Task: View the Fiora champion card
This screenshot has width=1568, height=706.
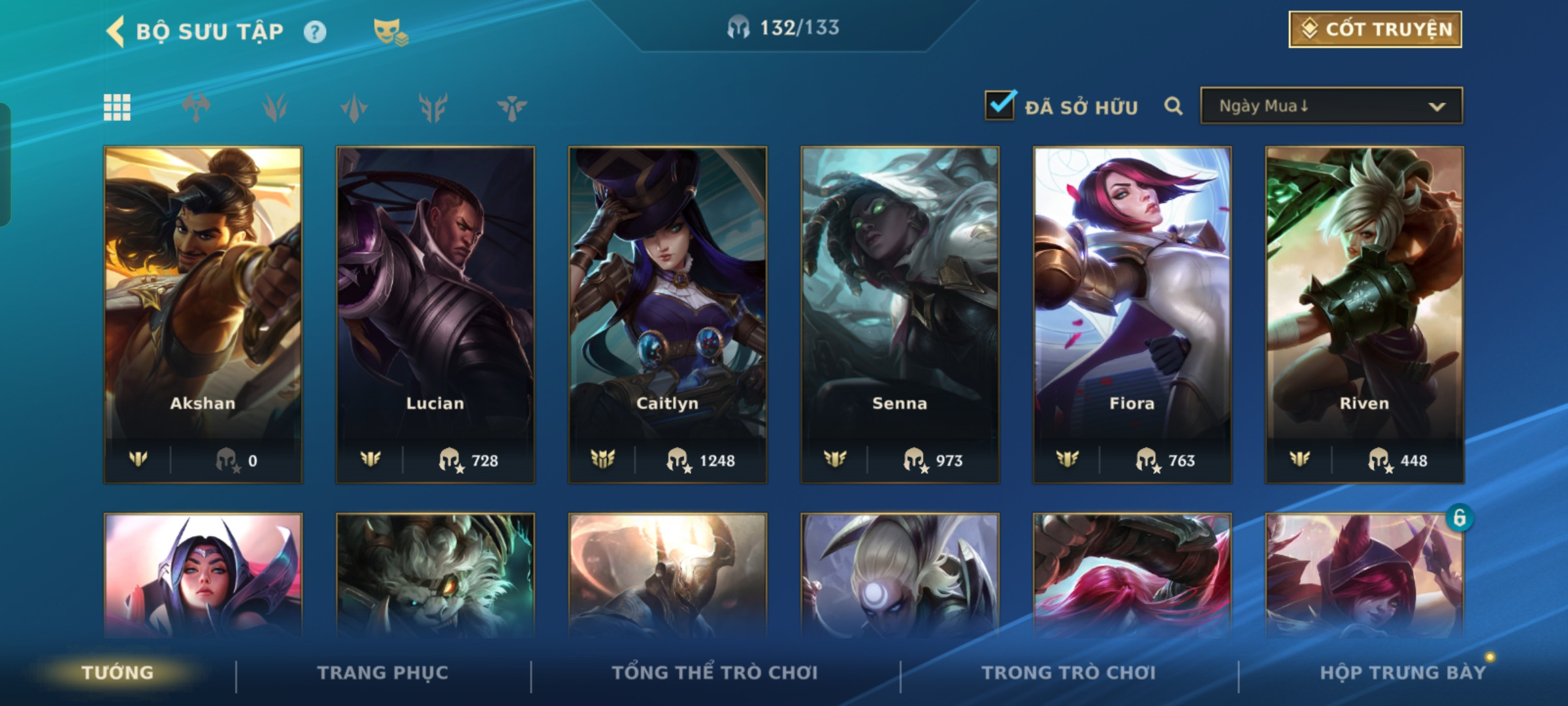Action: coord(1132,314)
